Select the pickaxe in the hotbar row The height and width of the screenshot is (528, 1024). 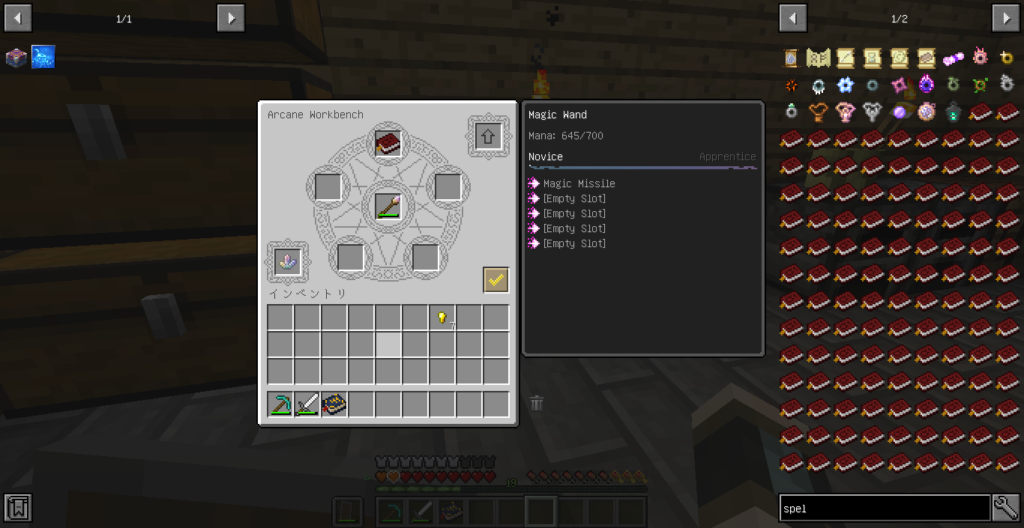[280, 404]
